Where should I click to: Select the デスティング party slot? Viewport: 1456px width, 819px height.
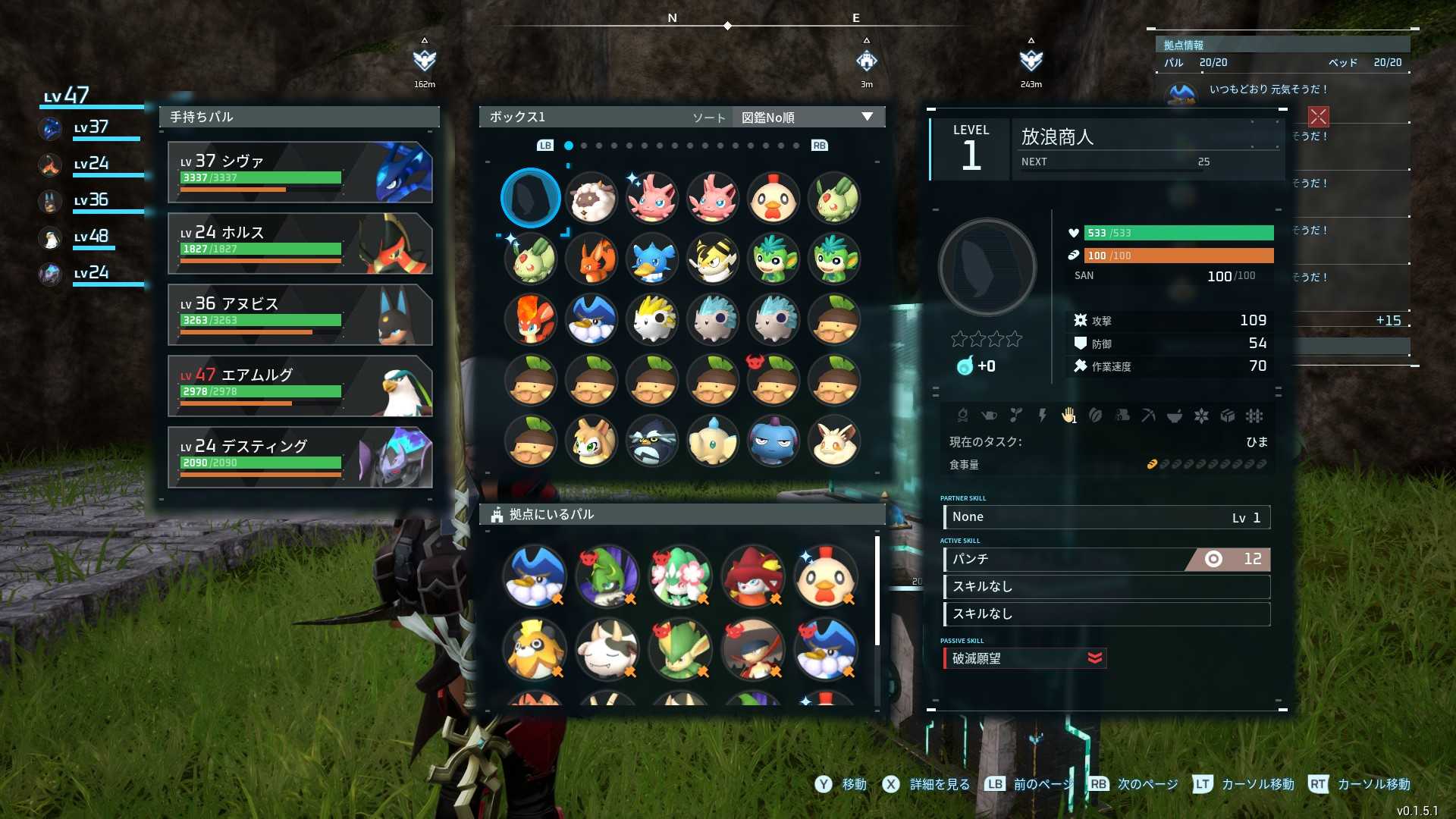click(300, 457)
